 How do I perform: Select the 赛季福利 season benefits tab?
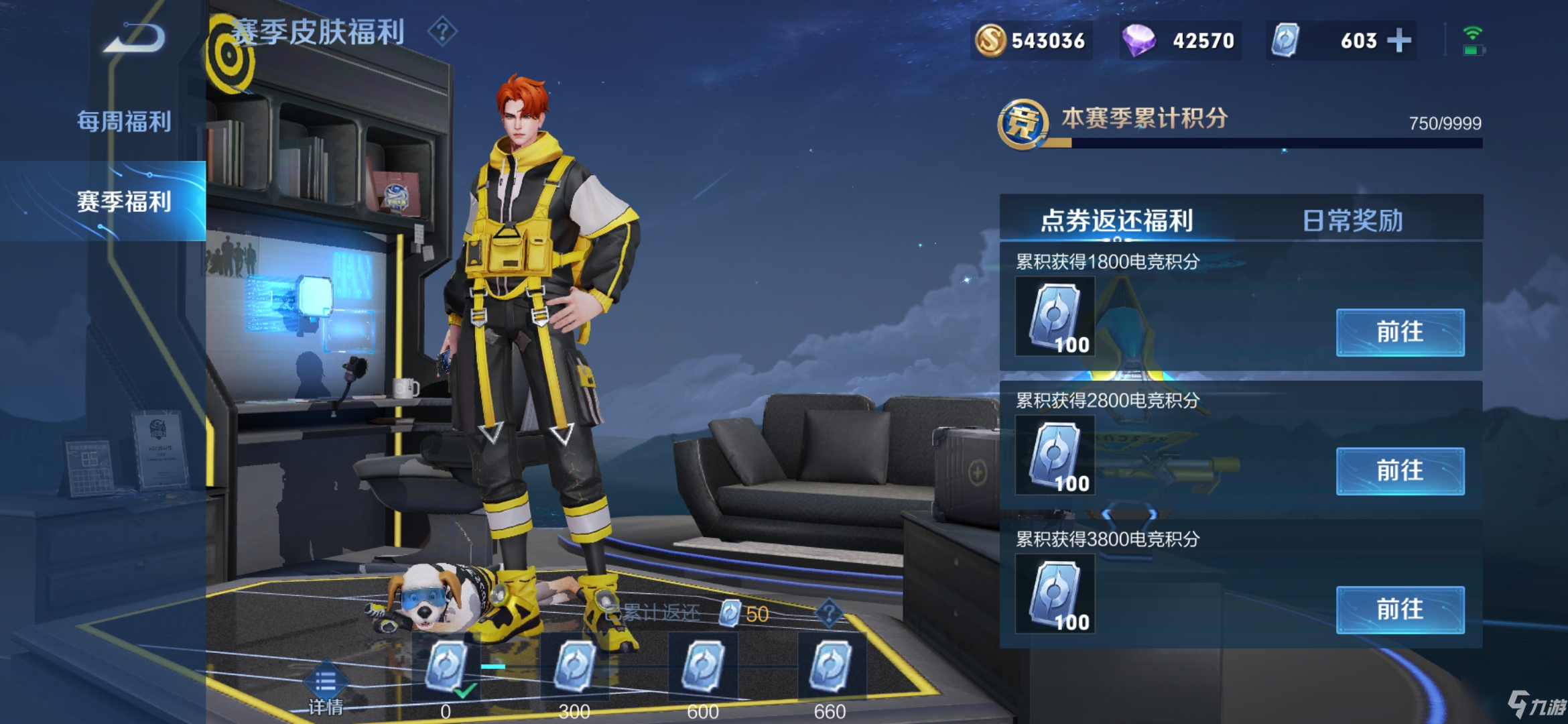(124, 201)
